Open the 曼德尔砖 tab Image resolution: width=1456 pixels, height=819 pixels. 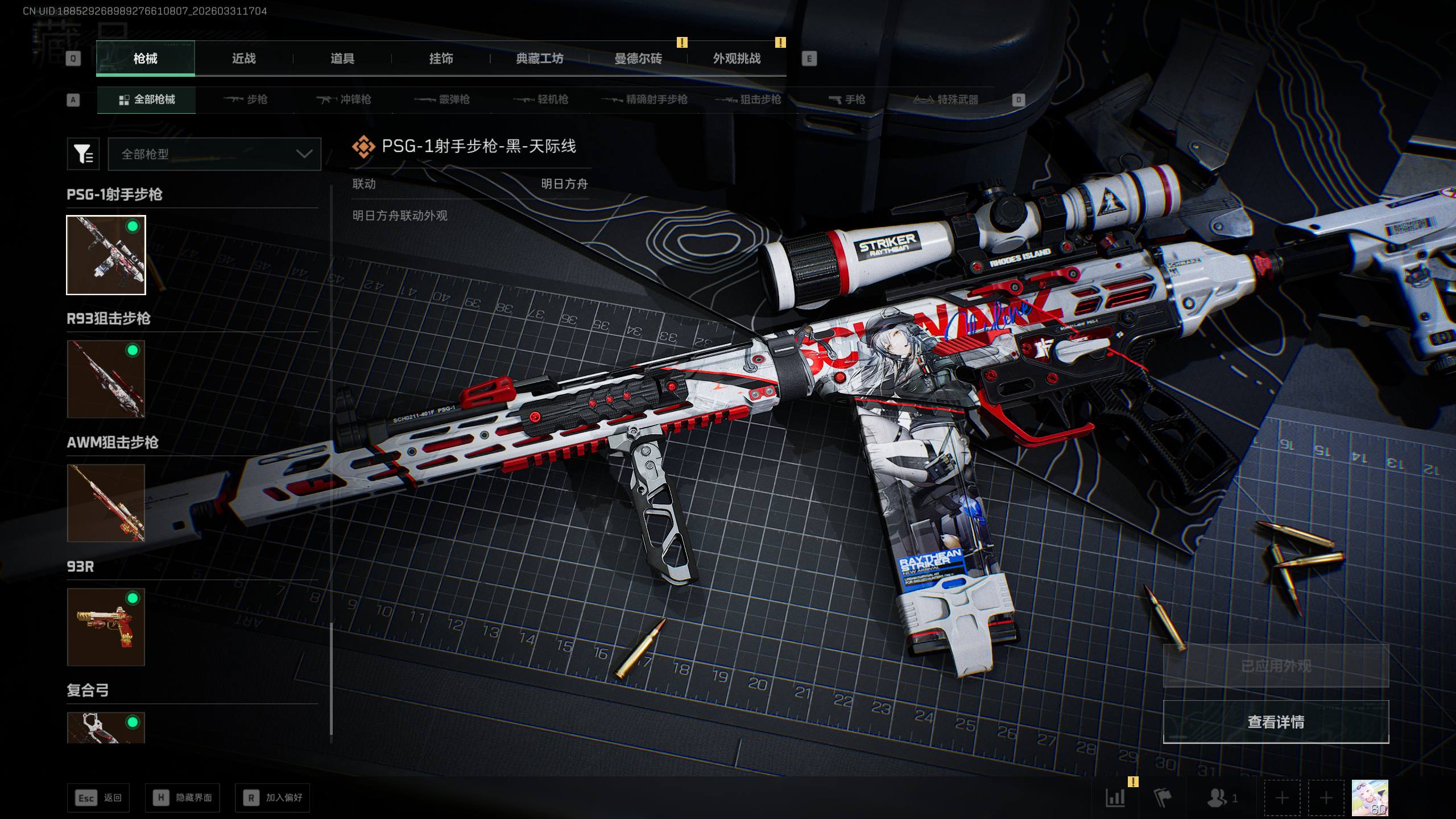click(x=638, y=59)
